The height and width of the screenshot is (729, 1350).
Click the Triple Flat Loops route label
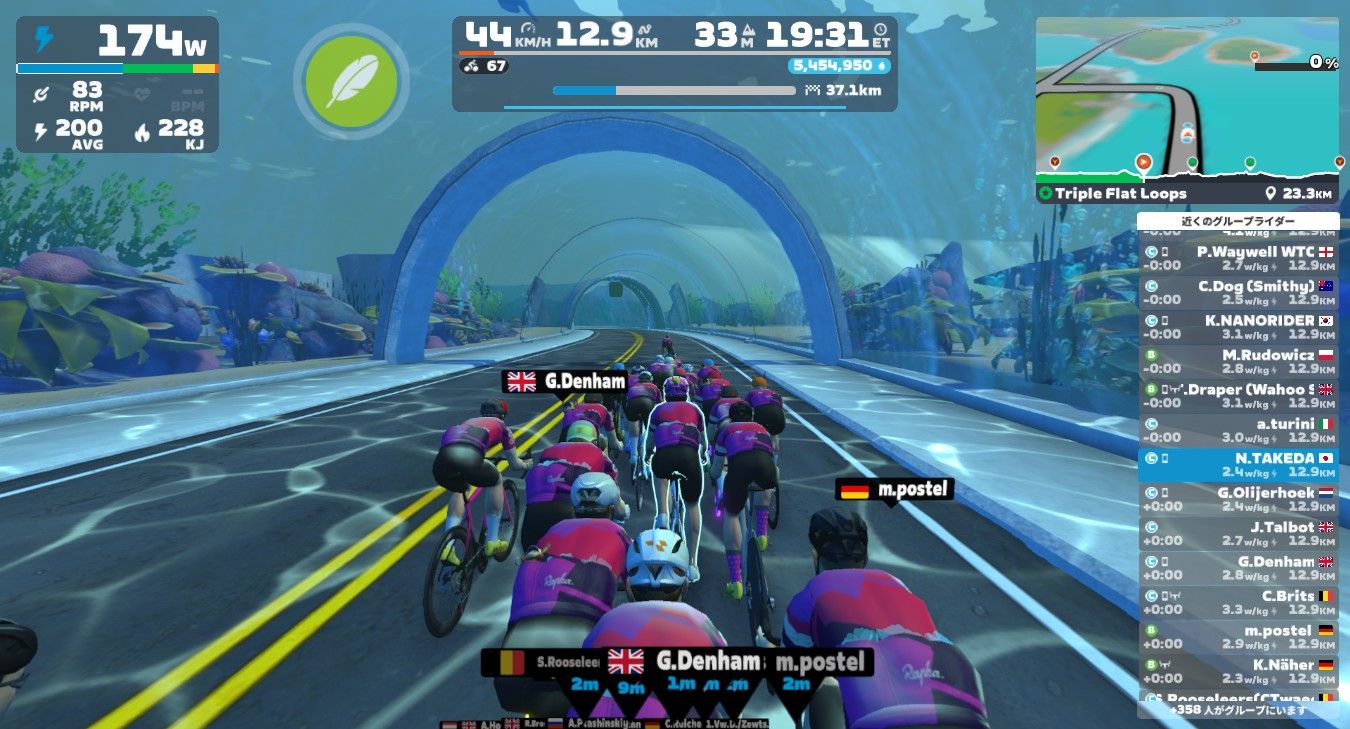[x=1122, y=194]
